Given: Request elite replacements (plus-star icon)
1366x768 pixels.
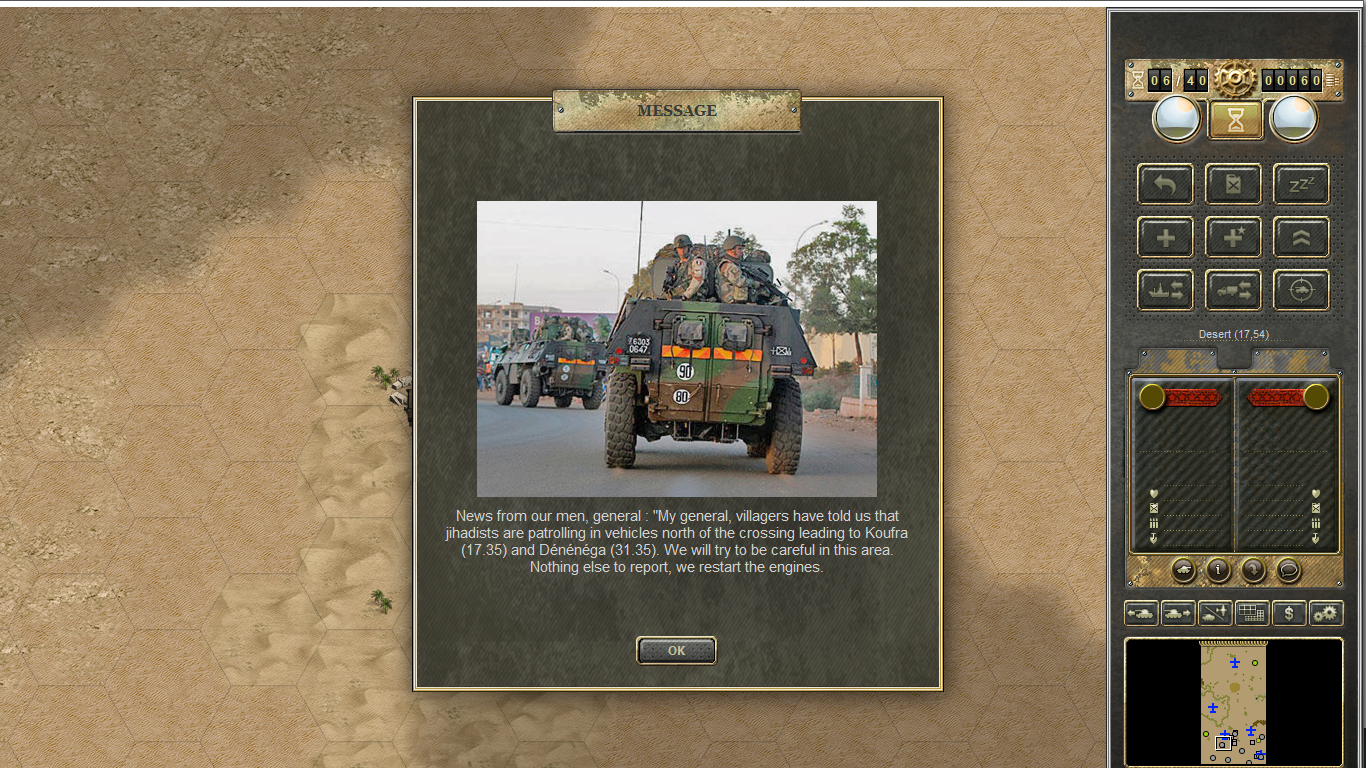Looking at the screenshot, I should coord(1233,237).
